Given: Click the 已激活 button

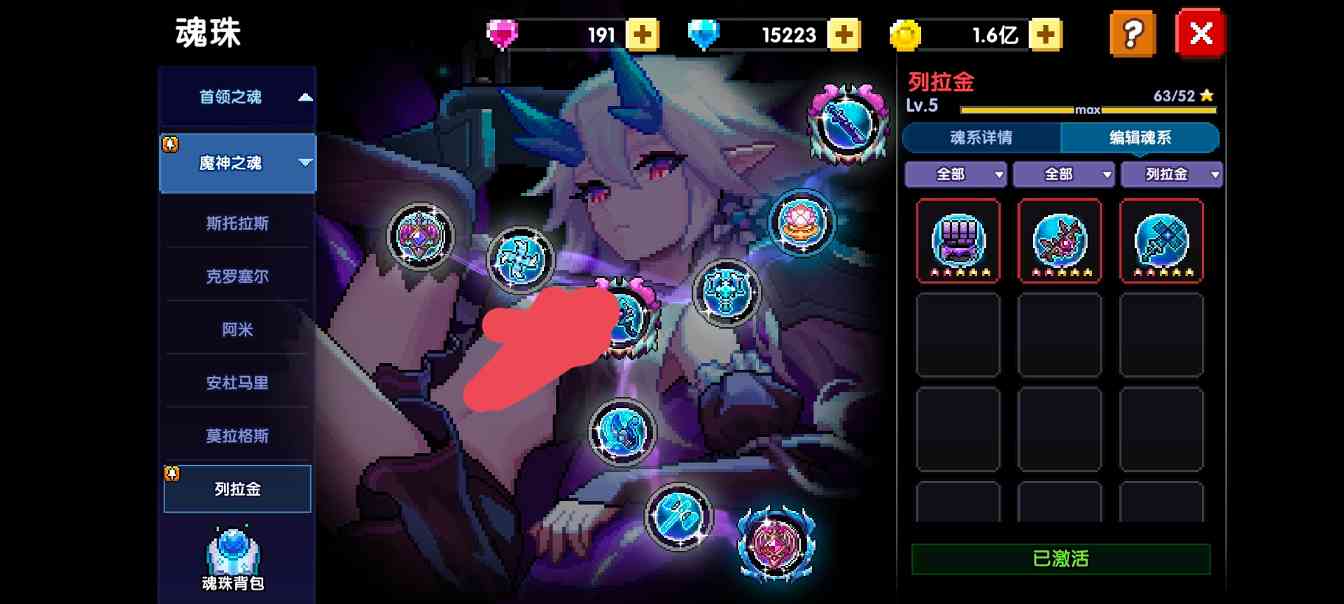Looking at the screenshot, I should 1060,559.
